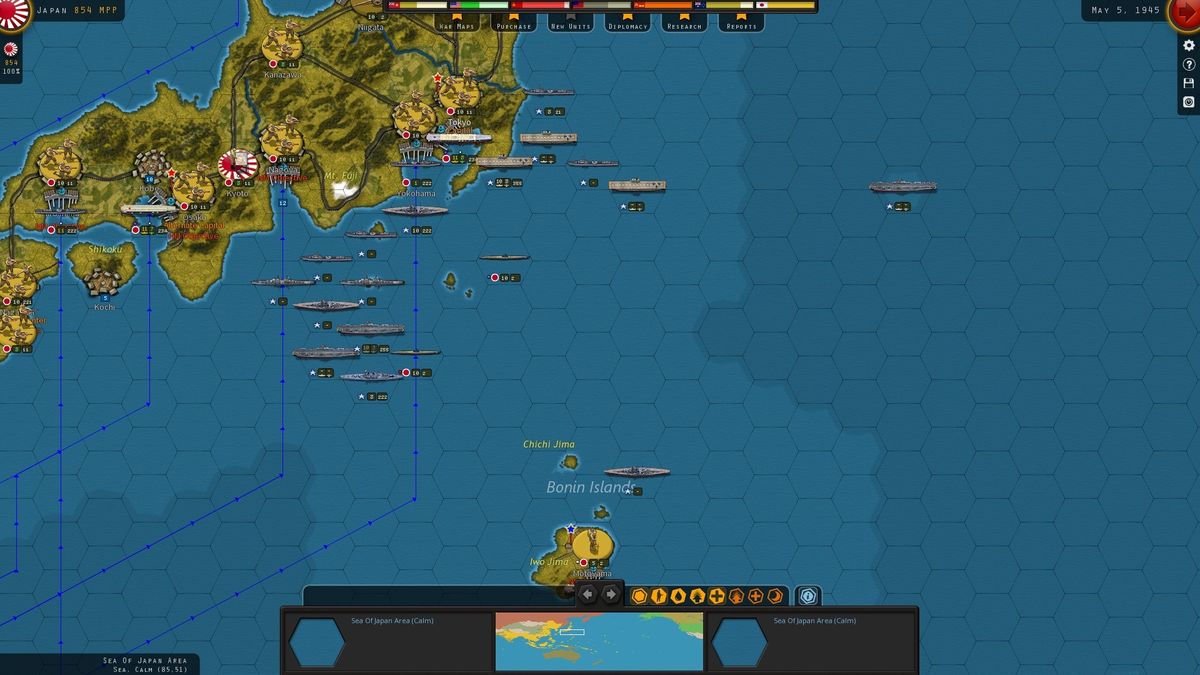Open help with the question mark icon
The image size is (1200, 675).
coord(1189,65)
